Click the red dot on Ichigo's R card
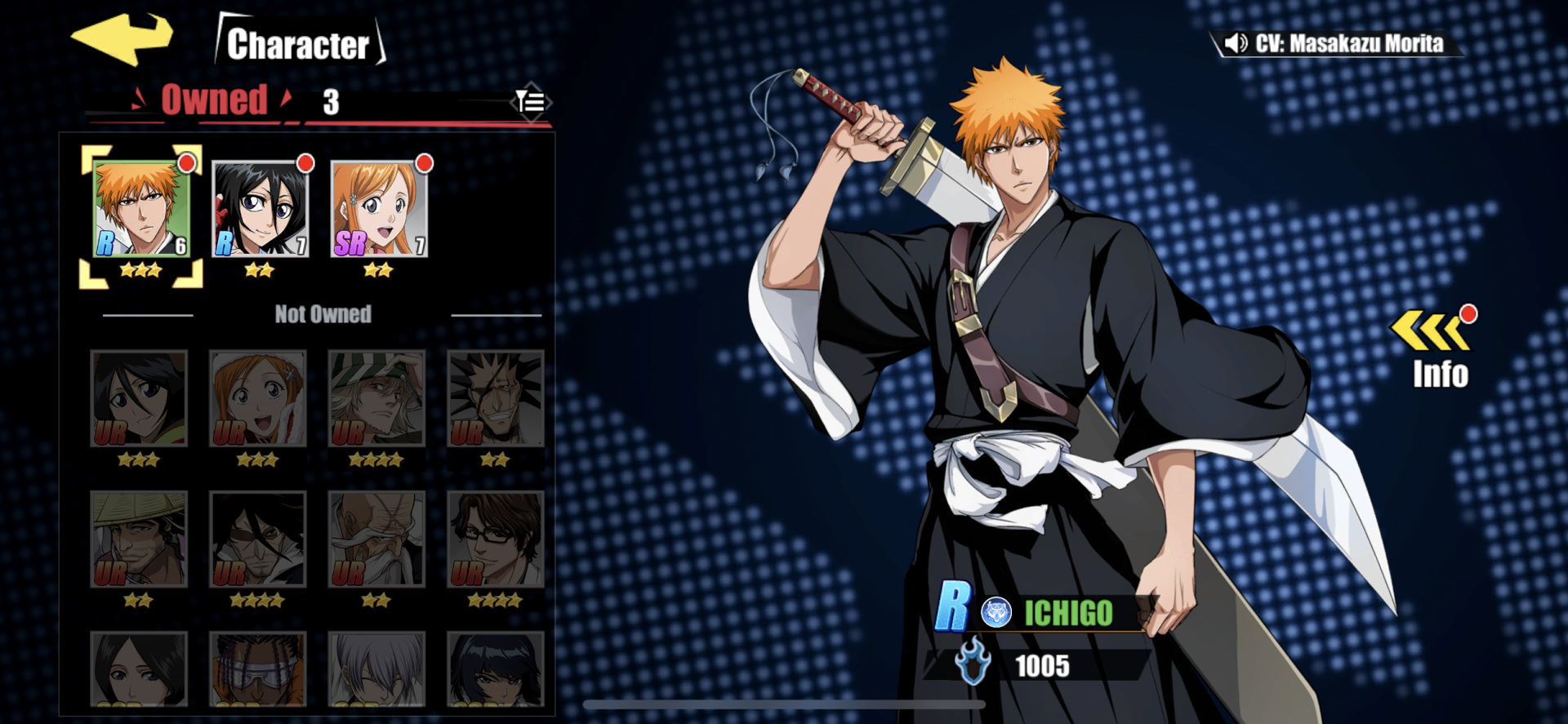 click(186, 164)
